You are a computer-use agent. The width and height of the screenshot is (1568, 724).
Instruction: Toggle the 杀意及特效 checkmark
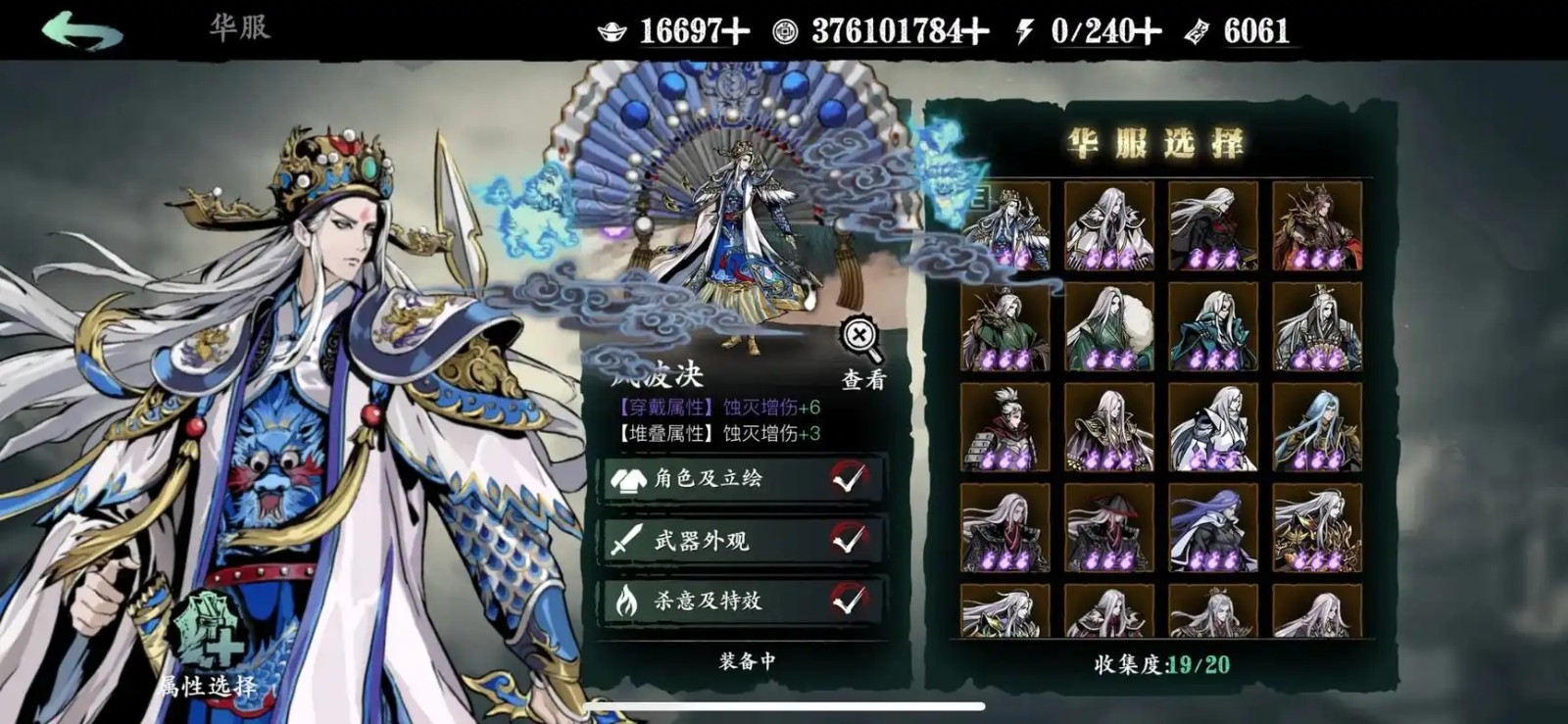coord(851,601)
